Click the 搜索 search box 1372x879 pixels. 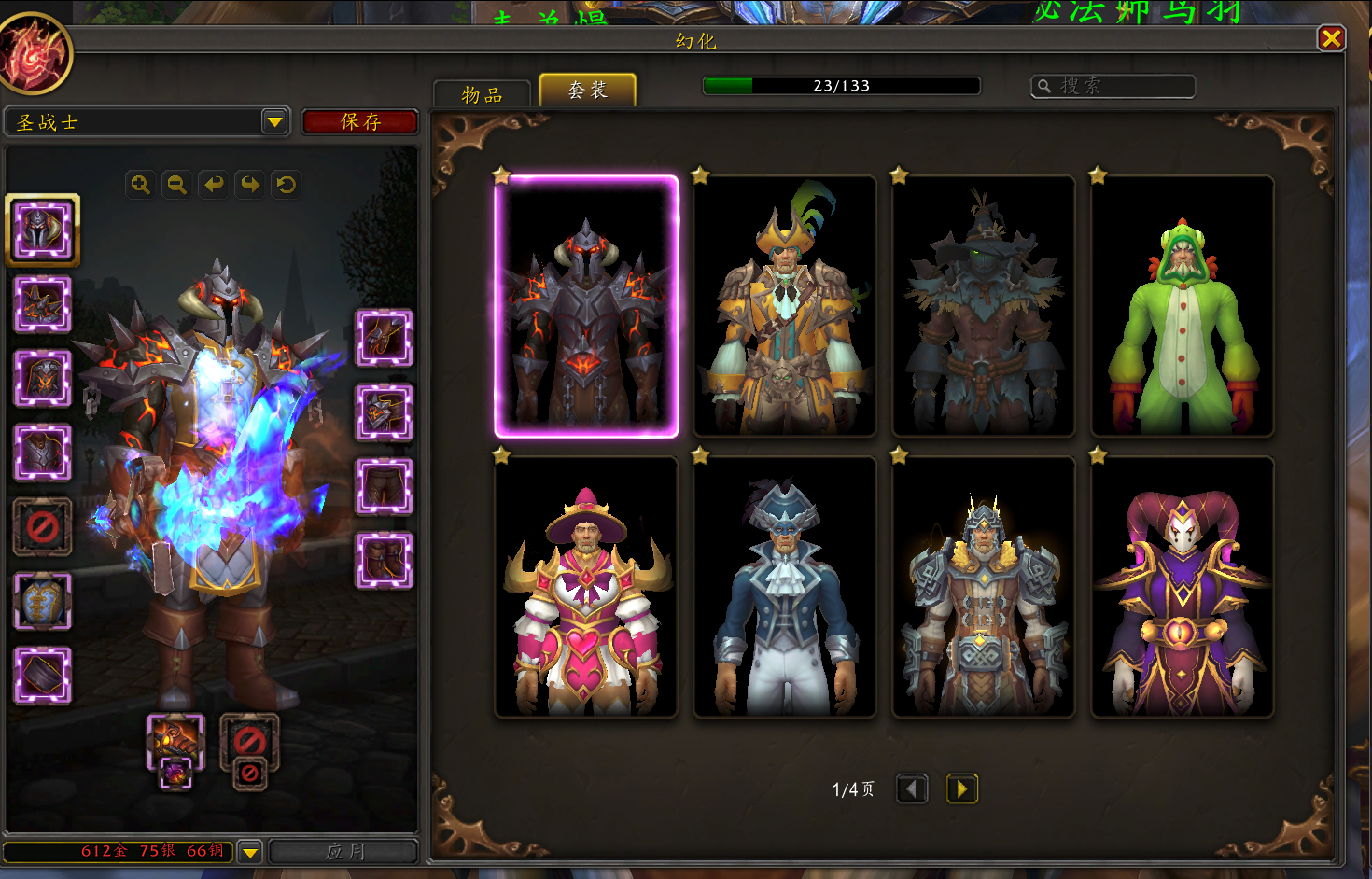point(1113,86)
